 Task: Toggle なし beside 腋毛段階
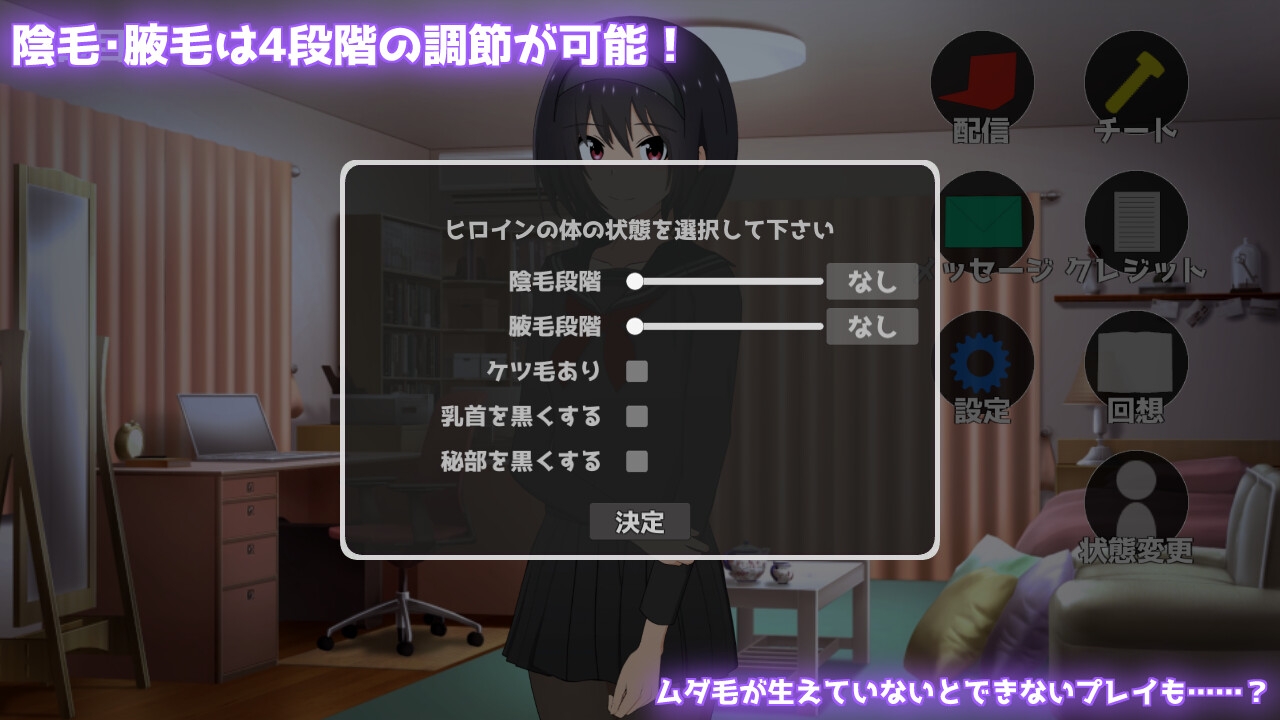click(872, 326)
